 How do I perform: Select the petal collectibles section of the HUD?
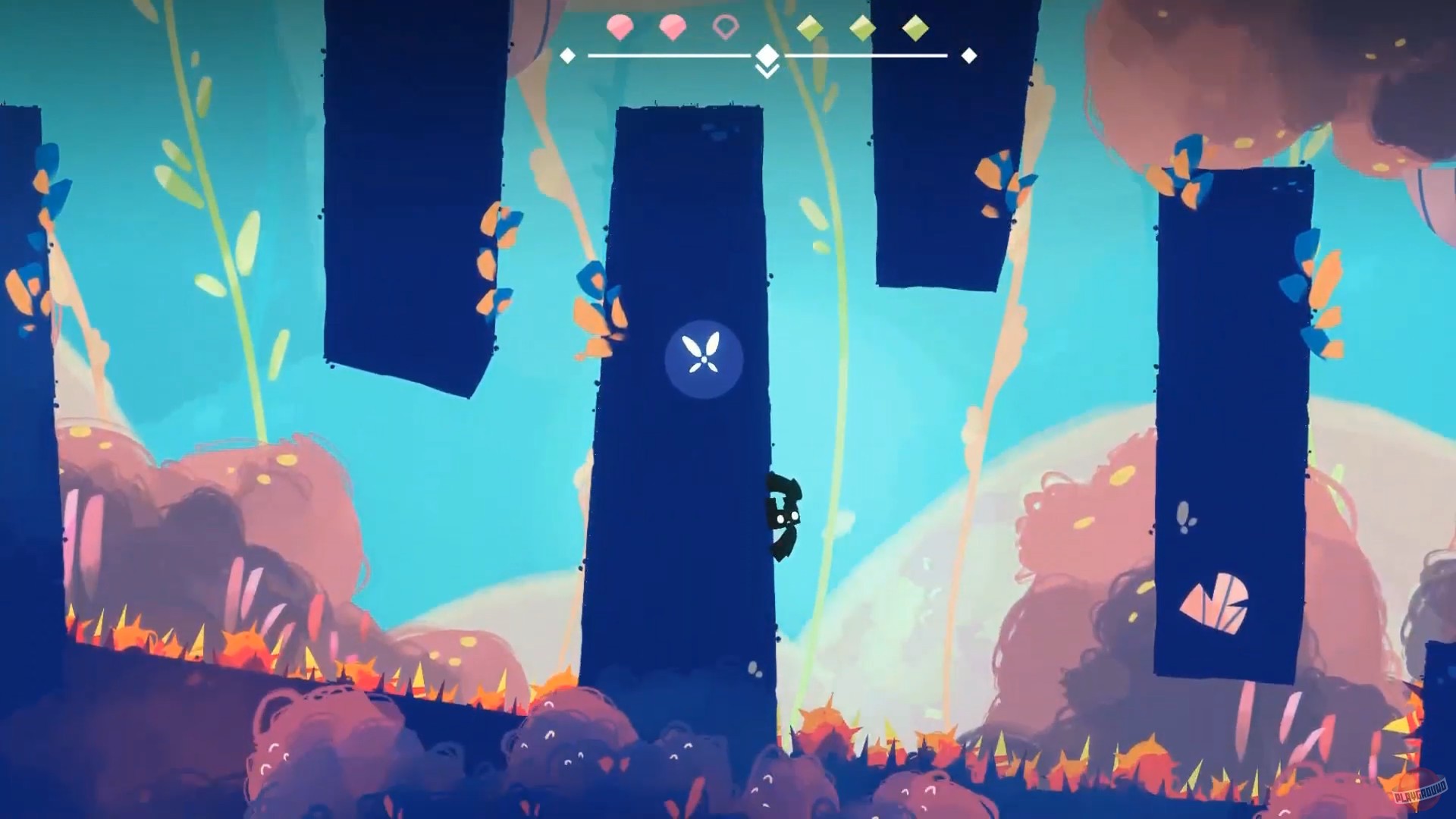tap(672, 26)
